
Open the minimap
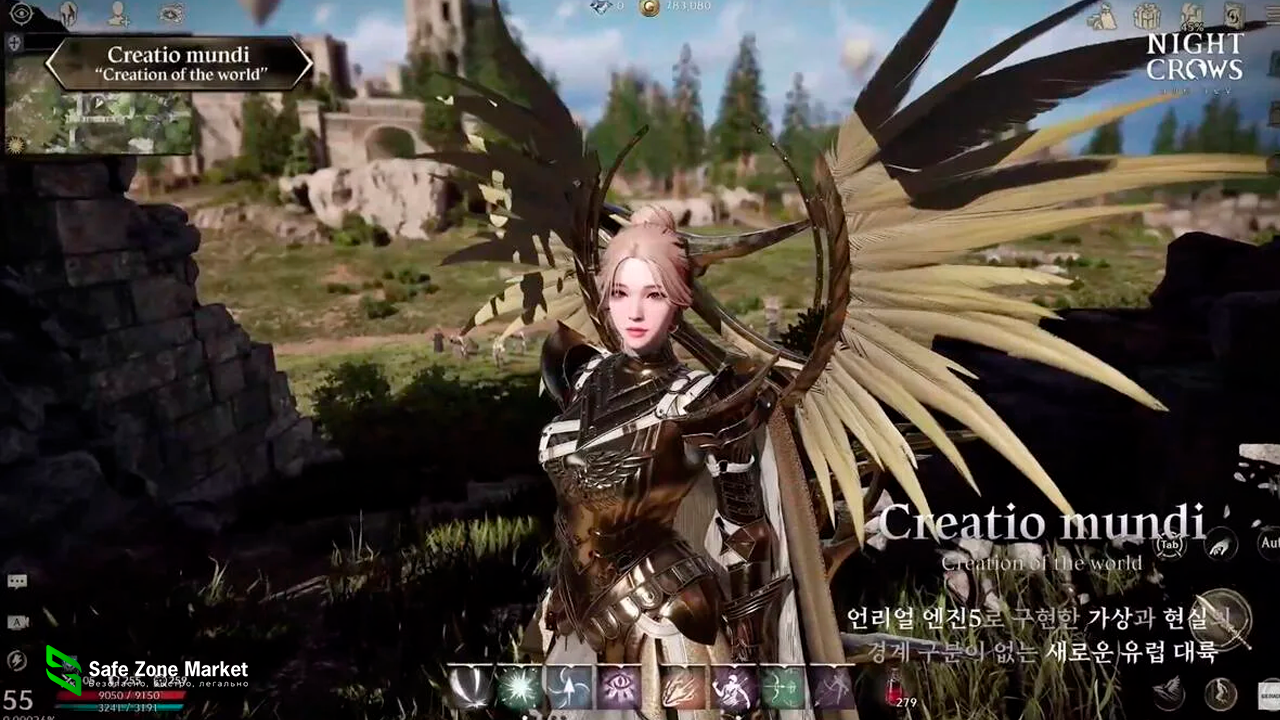click(x=100, y=118)
